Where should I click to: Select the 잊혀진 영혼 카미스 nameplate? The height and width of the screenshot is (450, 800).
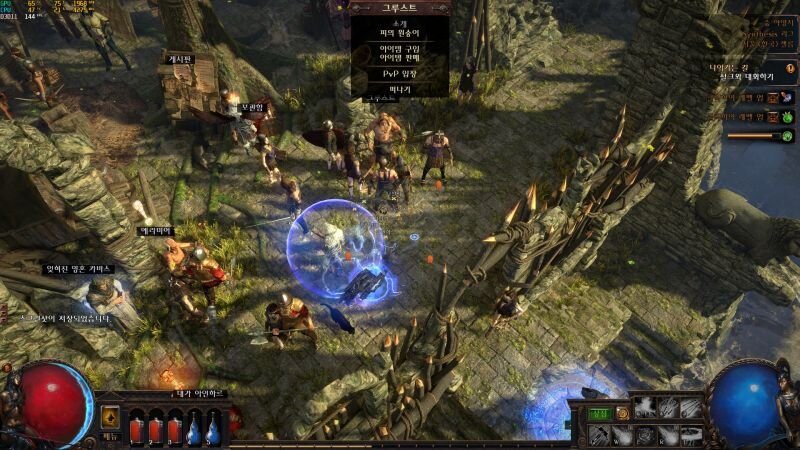80,269
